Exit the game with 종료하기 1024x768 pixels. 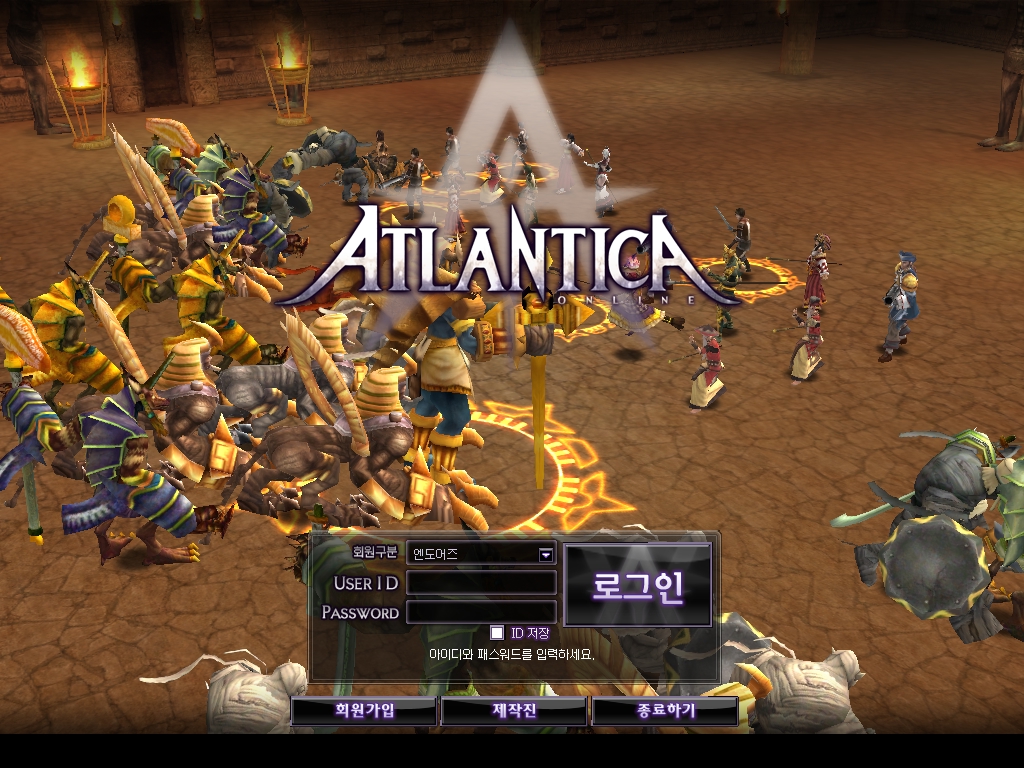click(665, 711)
